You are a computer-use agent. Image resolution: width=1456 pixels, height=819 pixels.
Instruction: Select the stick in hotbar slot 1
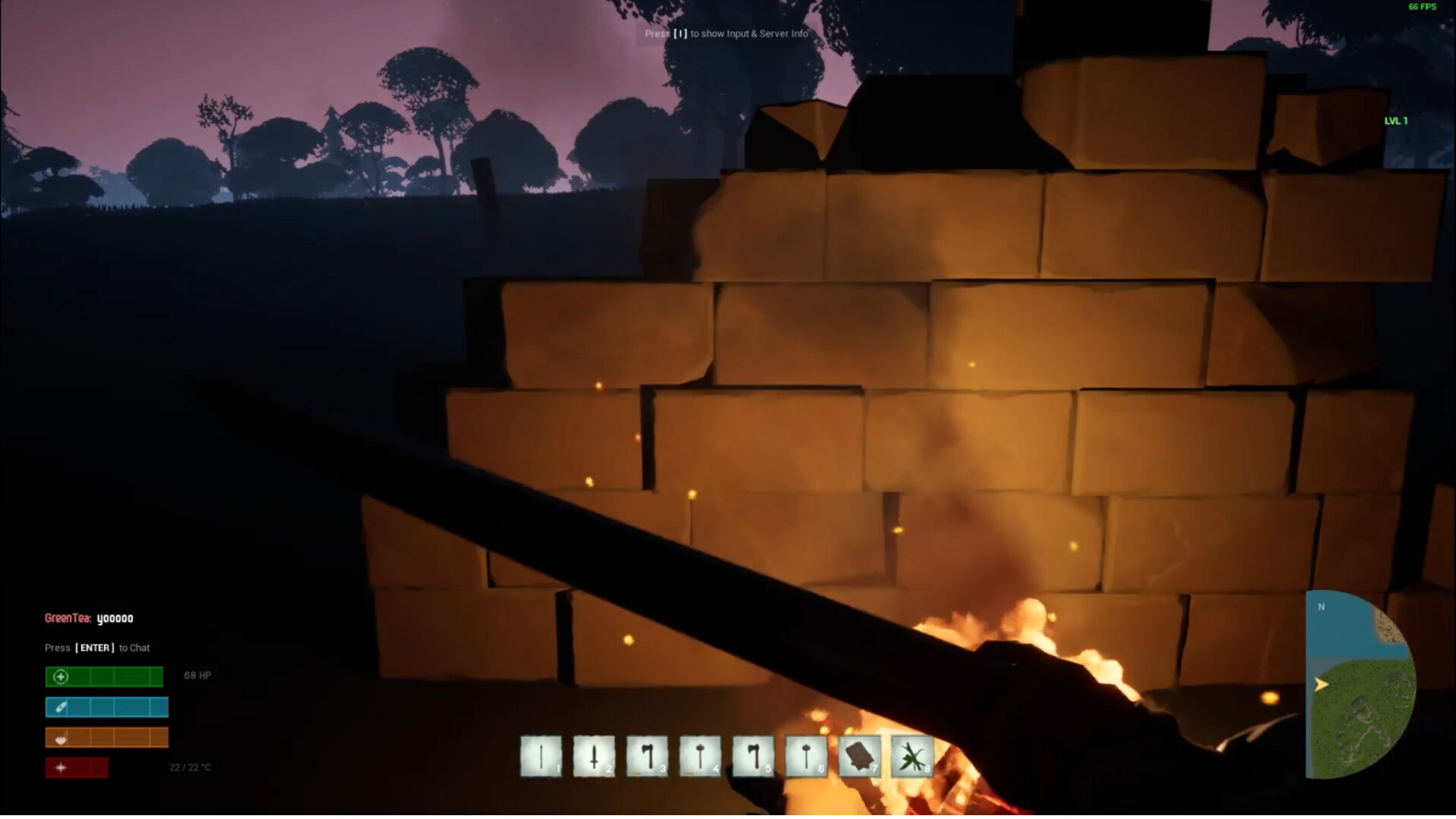pos(541,757)
